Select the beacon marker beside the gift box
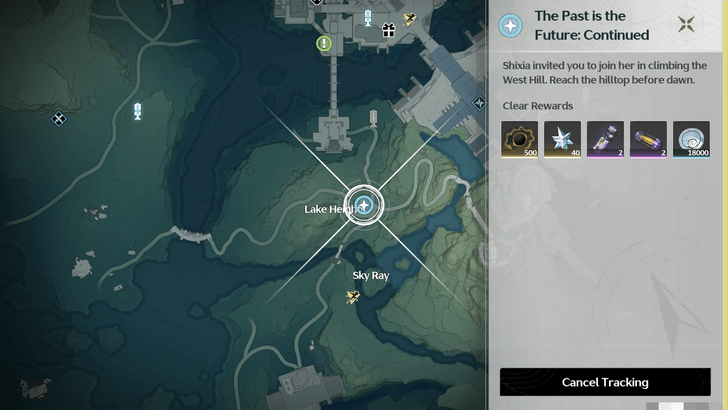 pos(368,17)
